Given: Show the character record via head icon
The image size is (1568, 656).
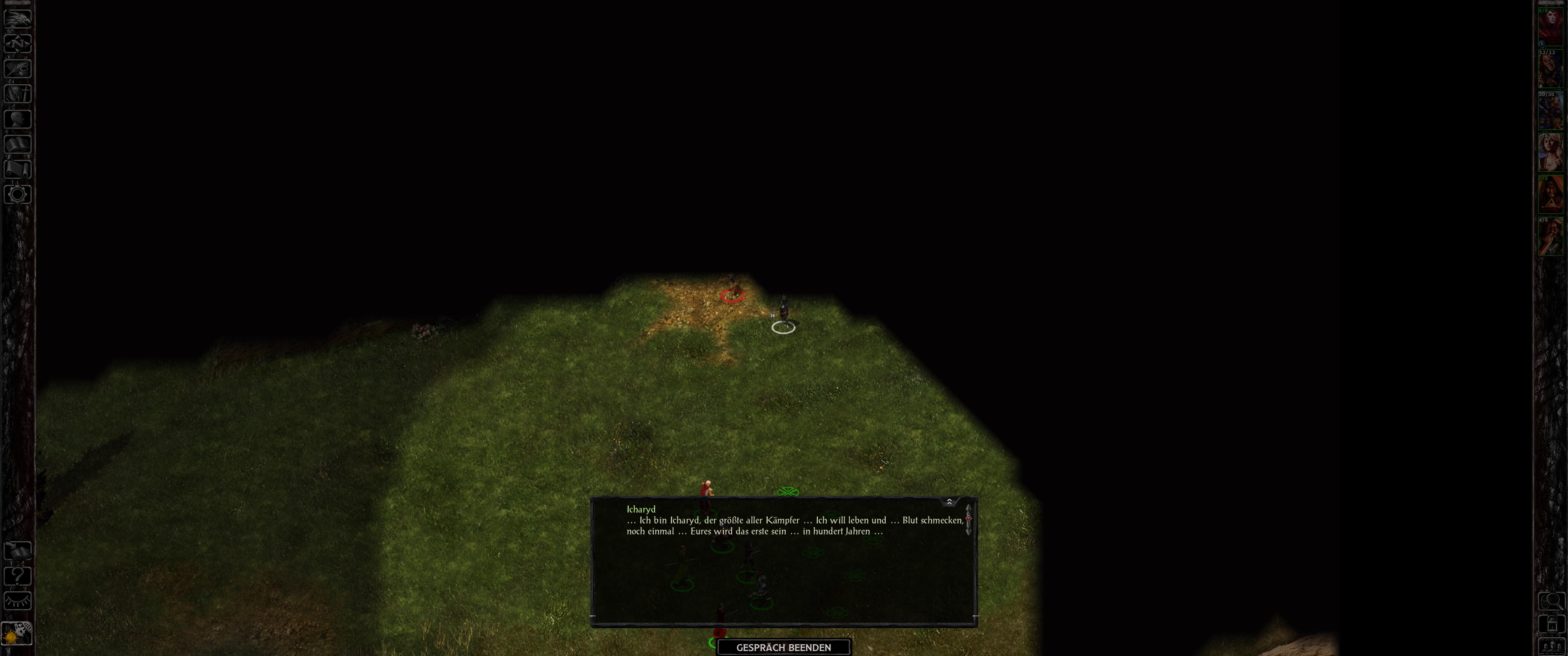Looking at the screenshot, I should coord(18,118).
